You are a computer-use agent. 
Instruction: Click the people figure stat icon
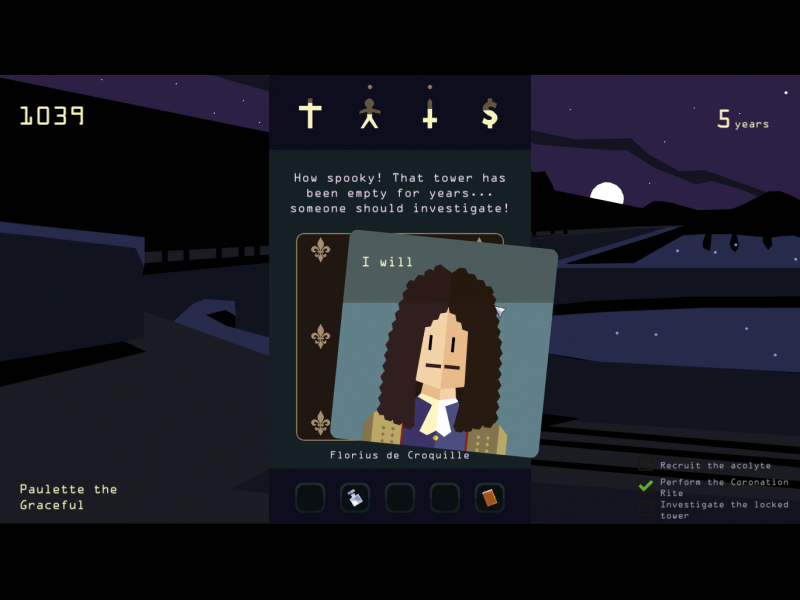click(x=370, y=114)
